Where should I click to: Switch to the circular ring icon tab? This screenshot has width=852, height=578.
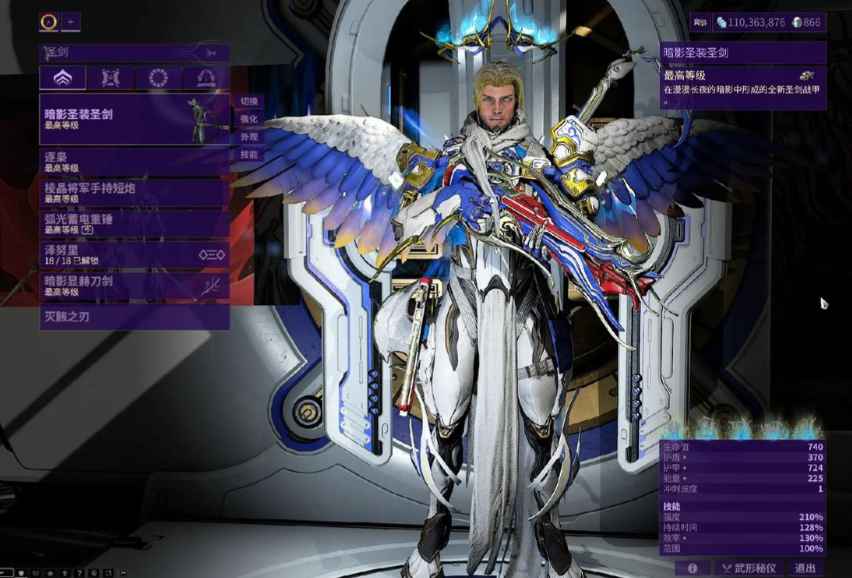(158, 78)
